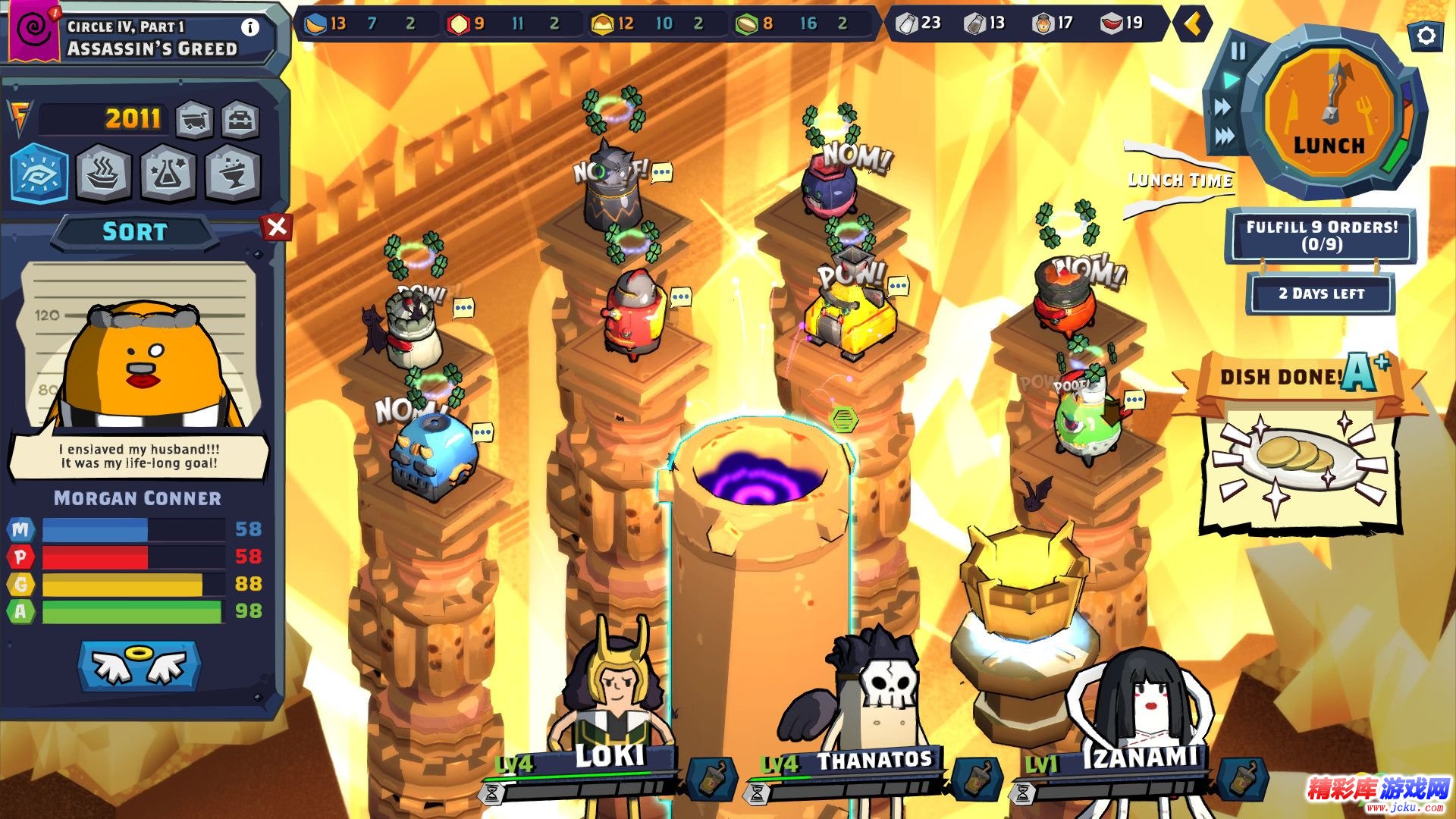Set game speed to double fast-forward
Image resolution: width=1456 pixels, height=819 pixels.
[1222, 108]
